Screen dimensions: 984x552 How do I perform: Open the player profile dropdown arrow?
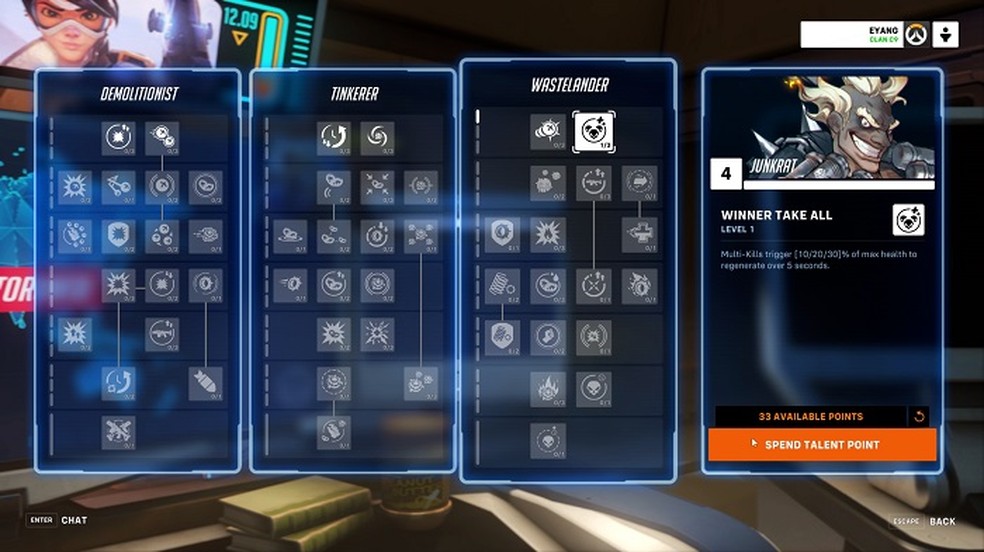pos(946,35)
